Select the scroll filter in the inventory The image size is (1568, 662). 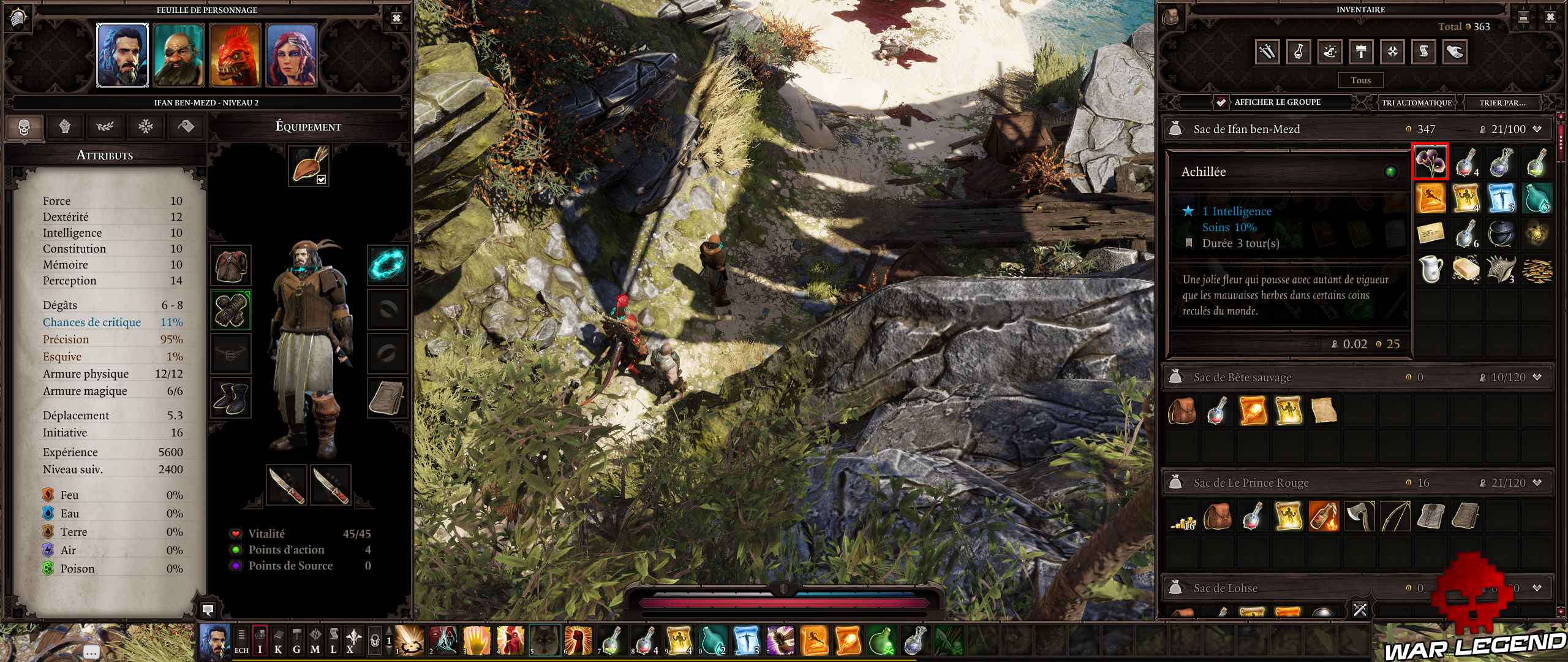coord(1423,51)
